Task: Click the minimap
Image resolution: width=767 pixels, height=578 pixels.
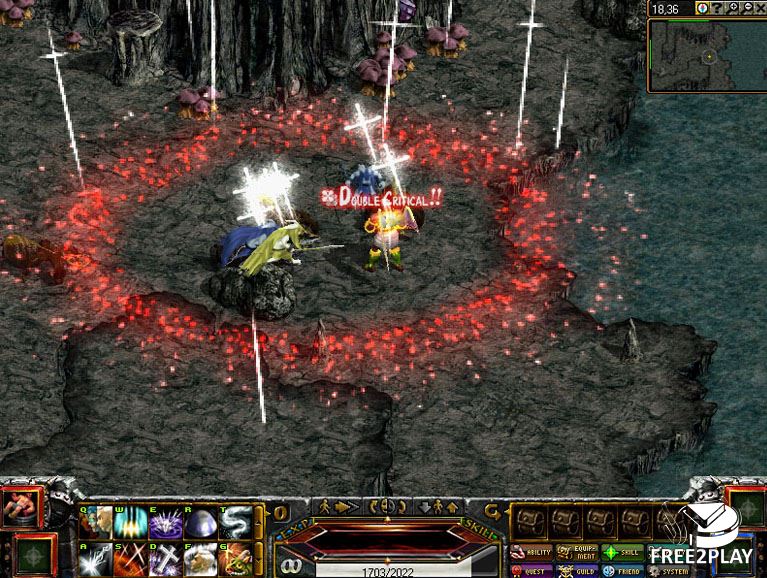Action: [x=707, y=56]
